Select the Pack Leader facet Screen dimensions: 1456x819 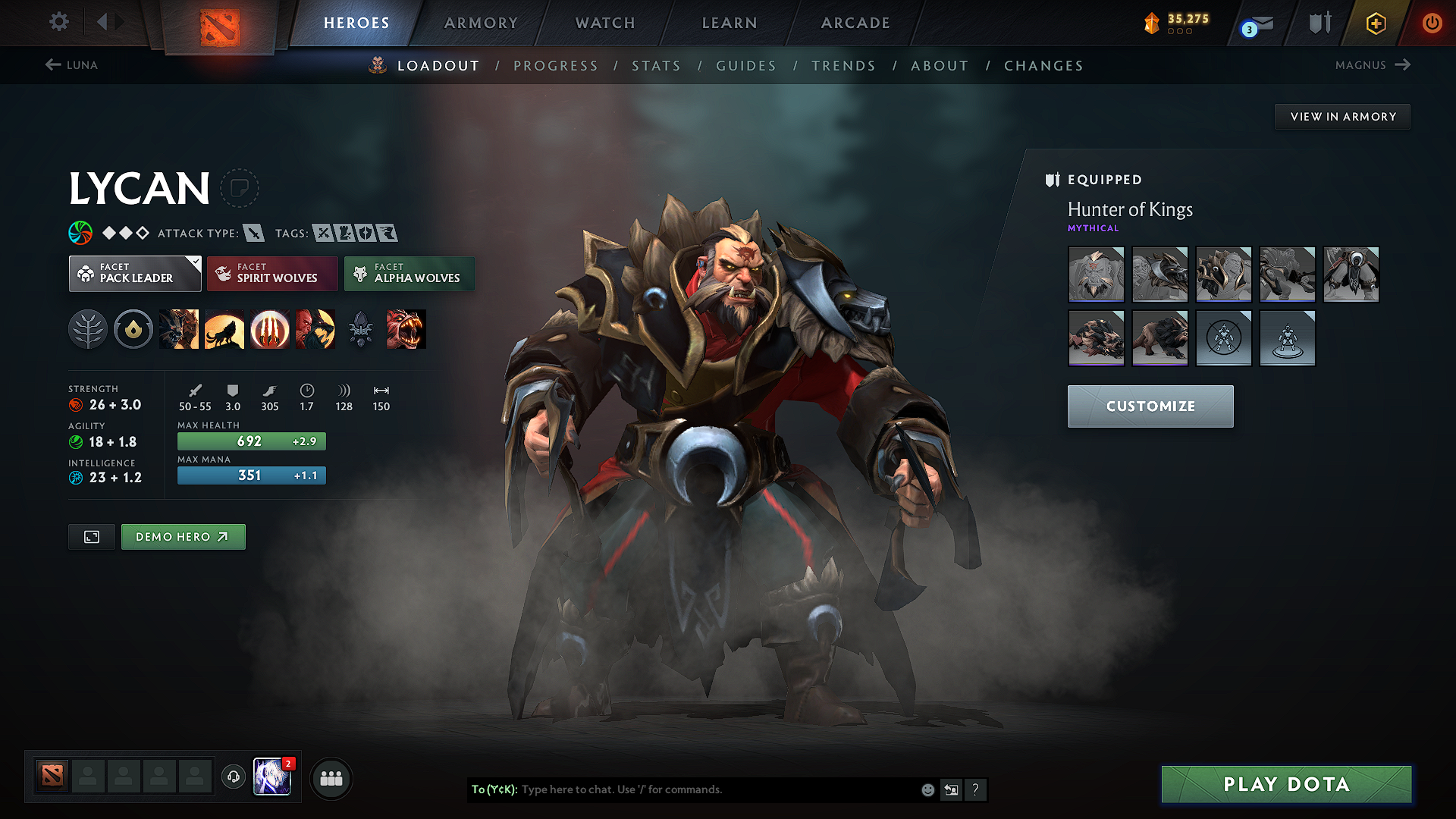135,274
